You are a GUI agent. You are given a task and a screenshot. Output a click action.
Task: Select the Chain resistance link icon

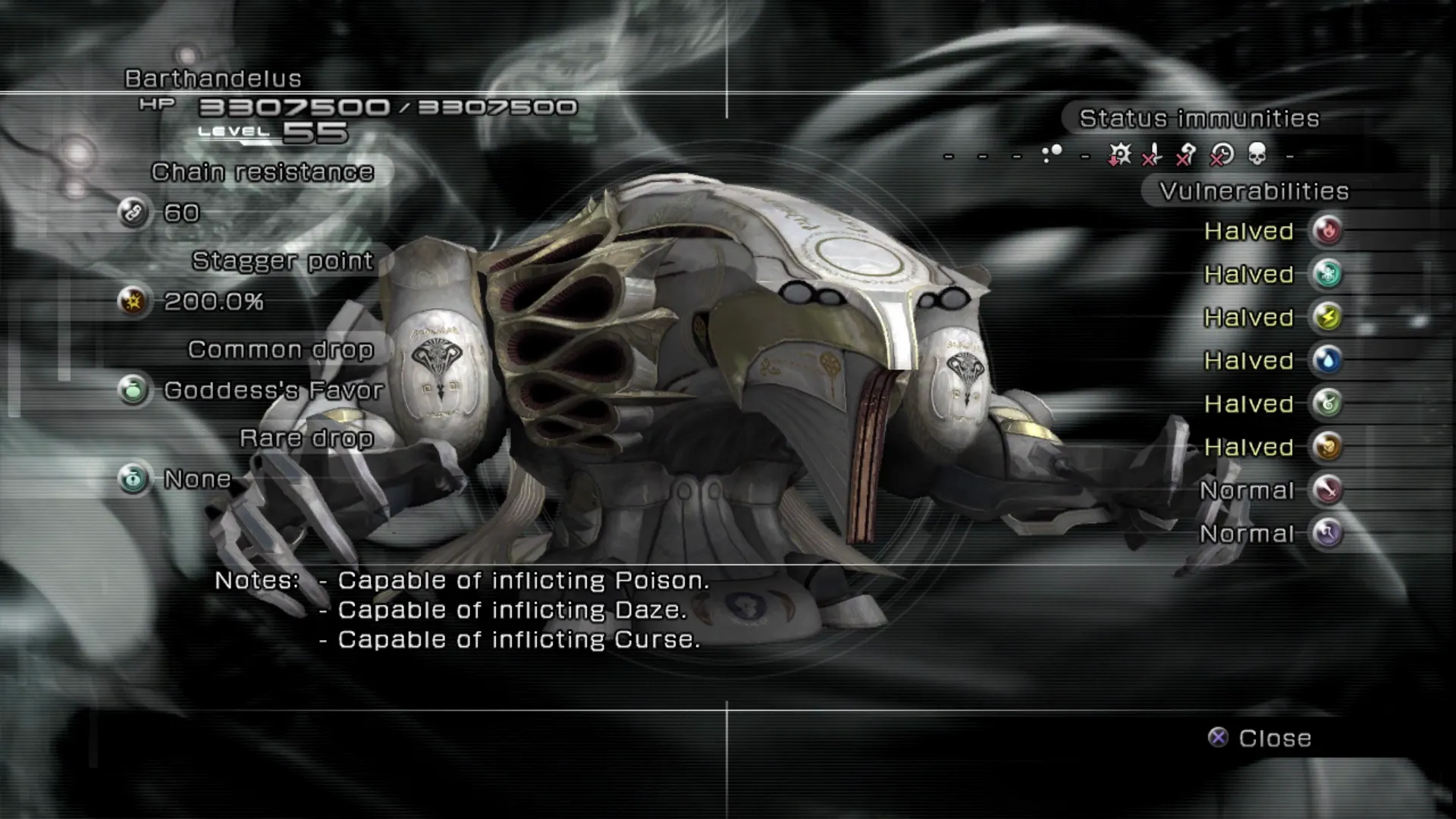tap(133, 212)
